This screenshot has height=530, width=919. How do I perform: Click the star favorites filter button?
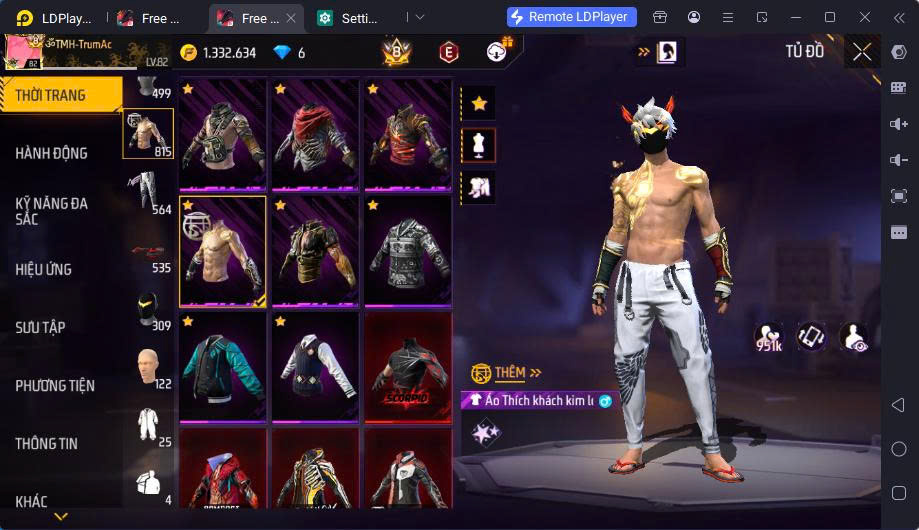coord(479,102)
